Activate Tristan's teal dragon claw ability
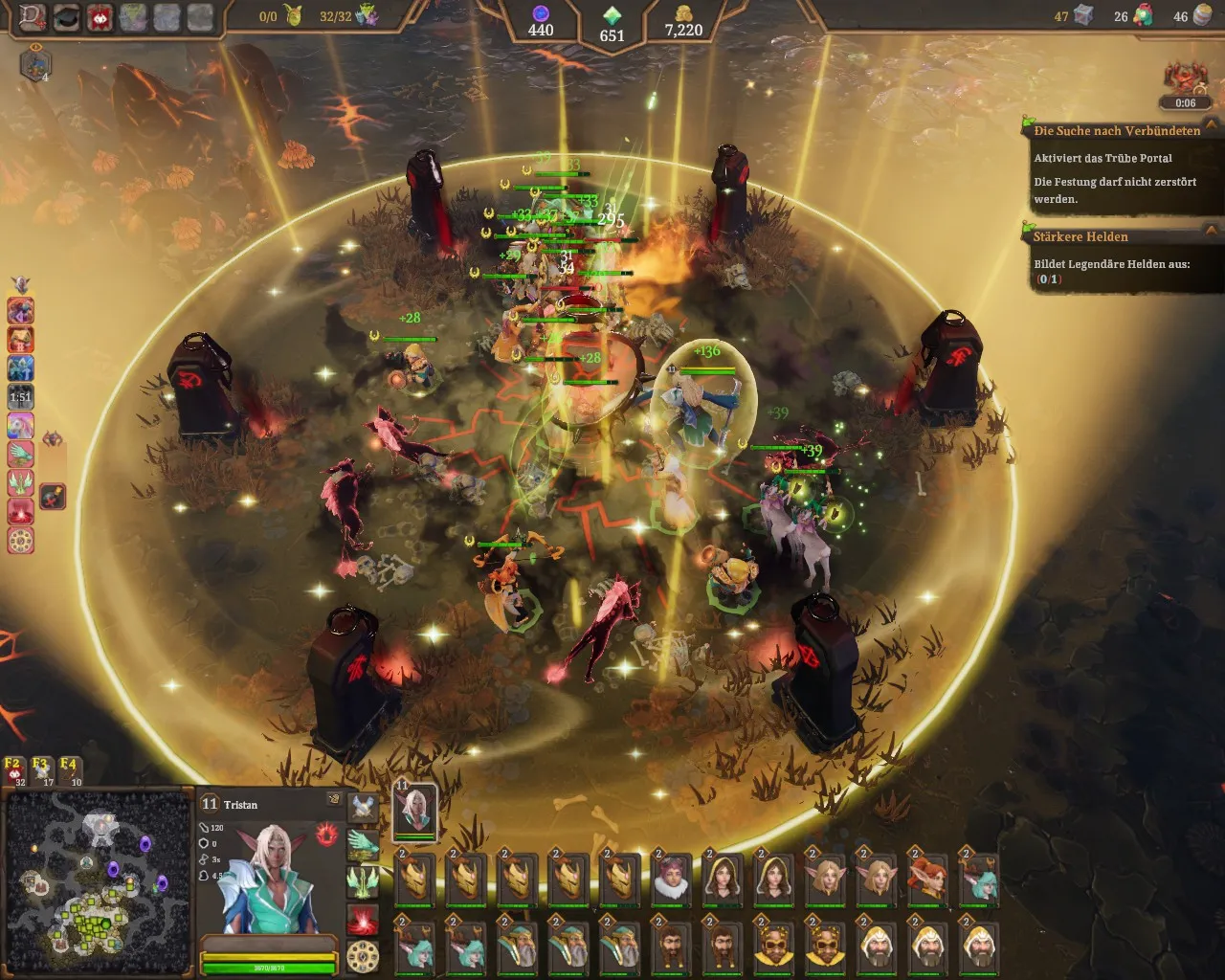Screen dimensions: 1225x980 click(363, 844)
